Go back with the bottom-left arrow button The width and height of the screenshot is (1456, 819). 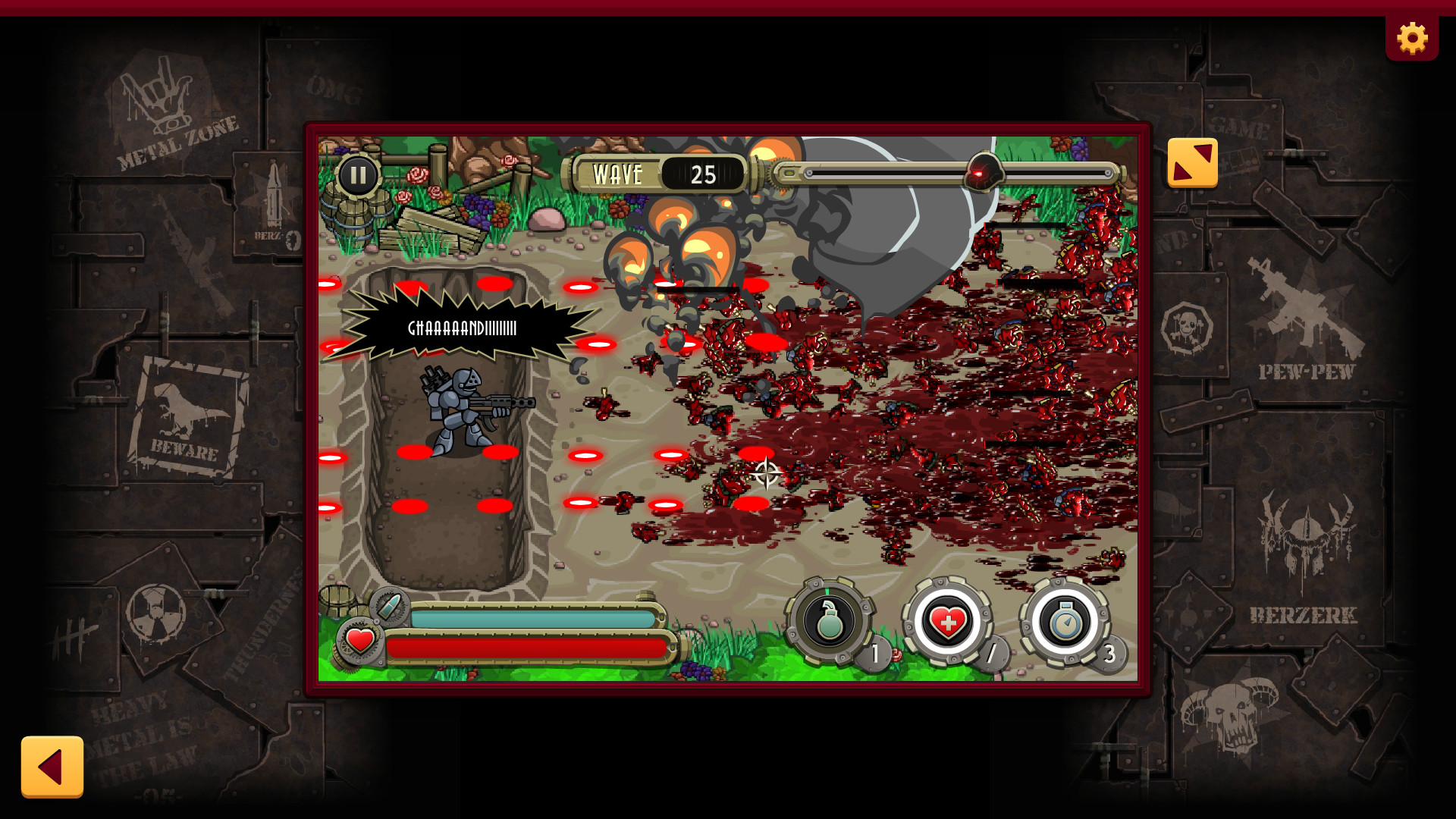(53, 768)
